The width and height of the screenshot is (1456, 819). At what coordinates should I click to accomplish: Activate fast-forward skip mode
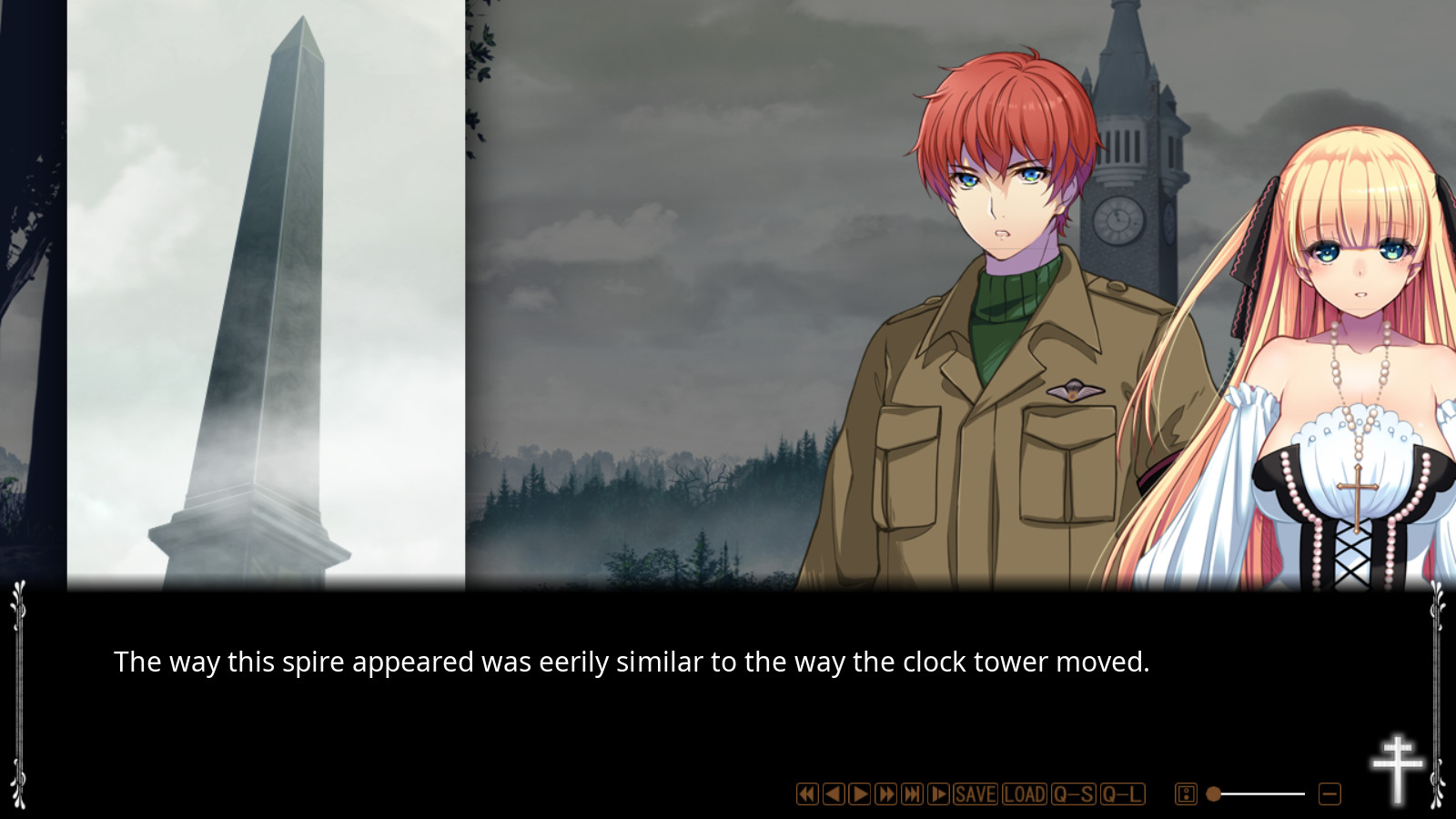tap(885, 794)
